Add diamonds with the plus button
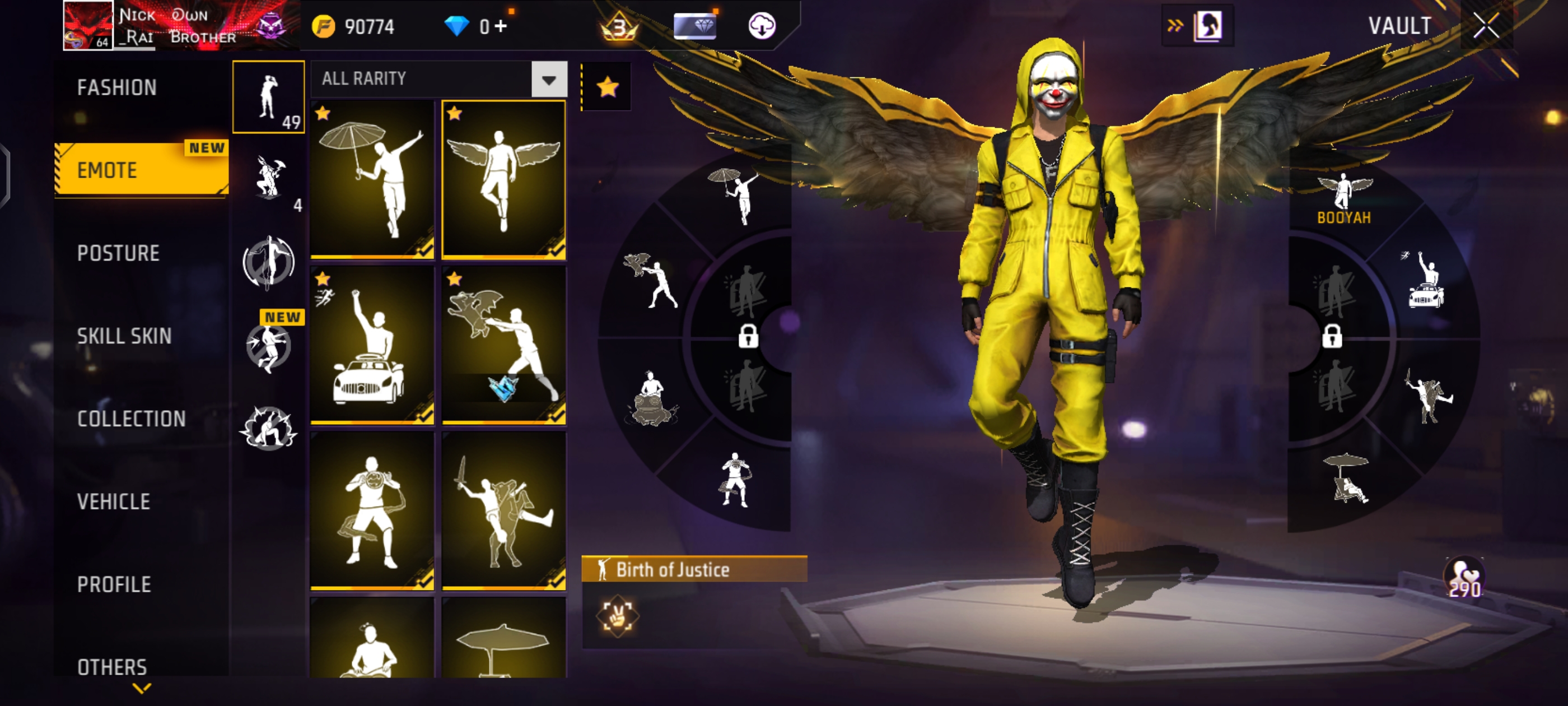The width and height of the screenshot is (1568, 706). (x=500, y=27)
